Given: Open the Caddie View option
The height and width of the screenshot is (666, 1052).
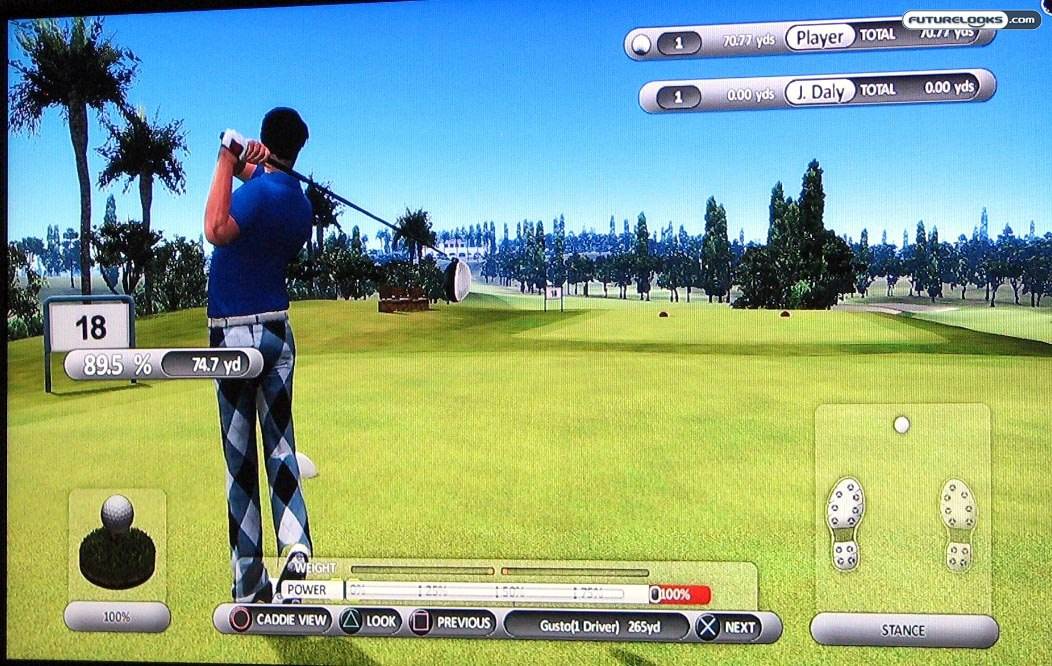Looking at the screenshot, I should pos(280,622).
